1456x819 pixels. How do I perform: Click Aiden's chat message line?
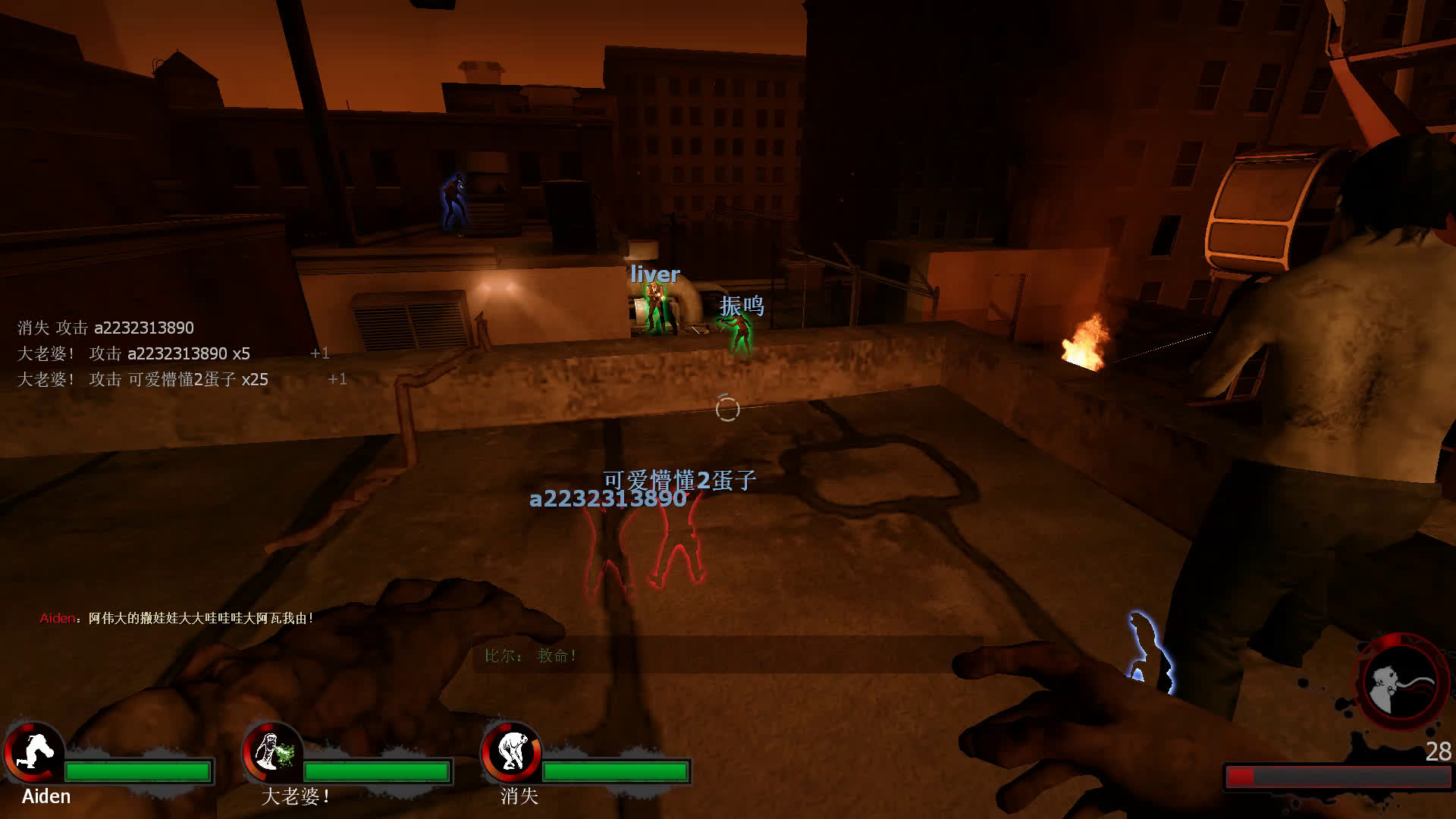click(x=177, y=618)
